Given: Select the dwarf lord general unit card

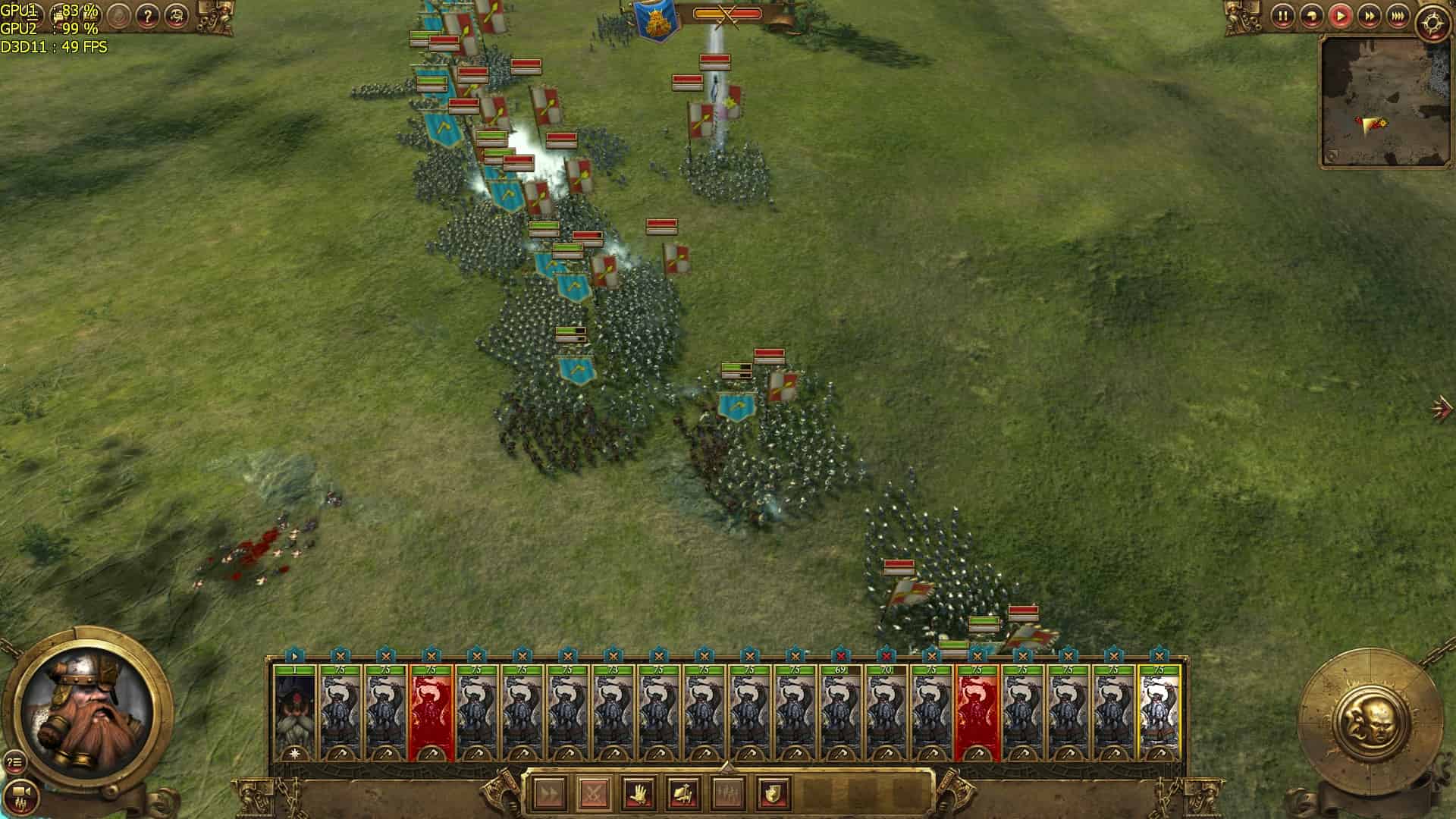Looking at the screenshot, I should point(294,713).
